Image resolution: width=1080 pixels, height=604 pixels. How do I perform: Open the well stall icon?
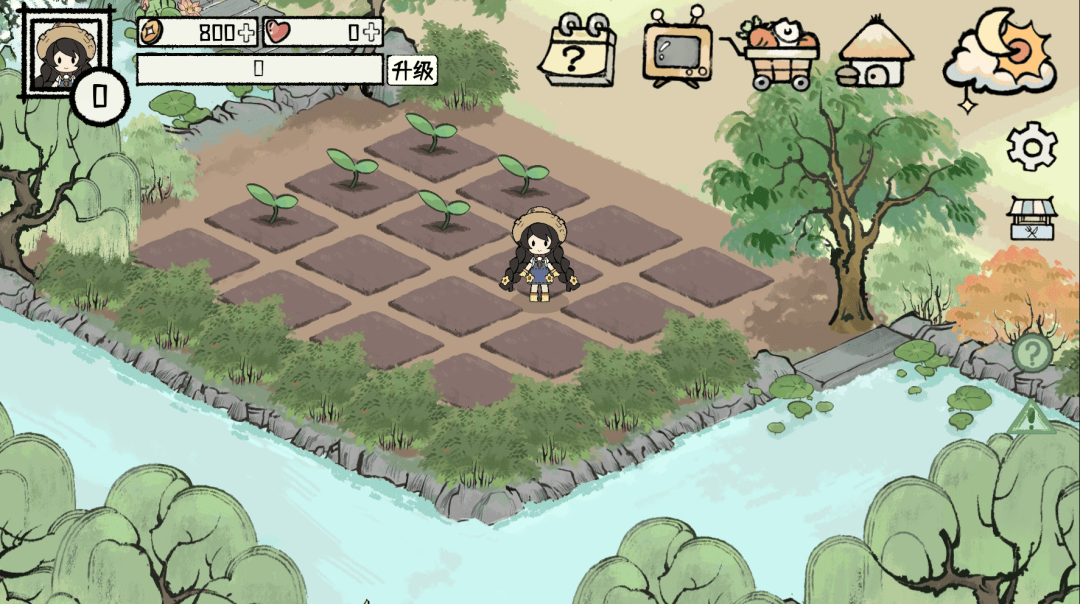[x=1031, y=219]
